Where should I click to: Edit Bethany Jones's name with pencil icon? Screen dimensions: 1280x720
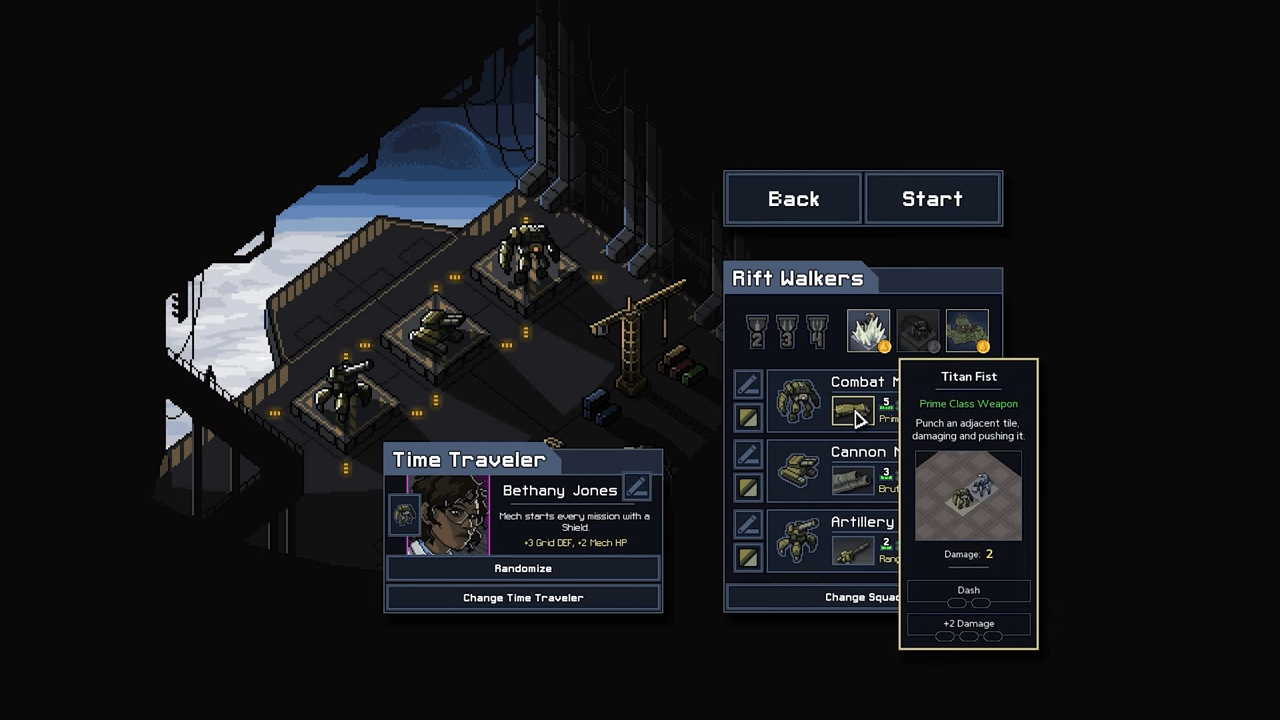[x=637, y=488]
